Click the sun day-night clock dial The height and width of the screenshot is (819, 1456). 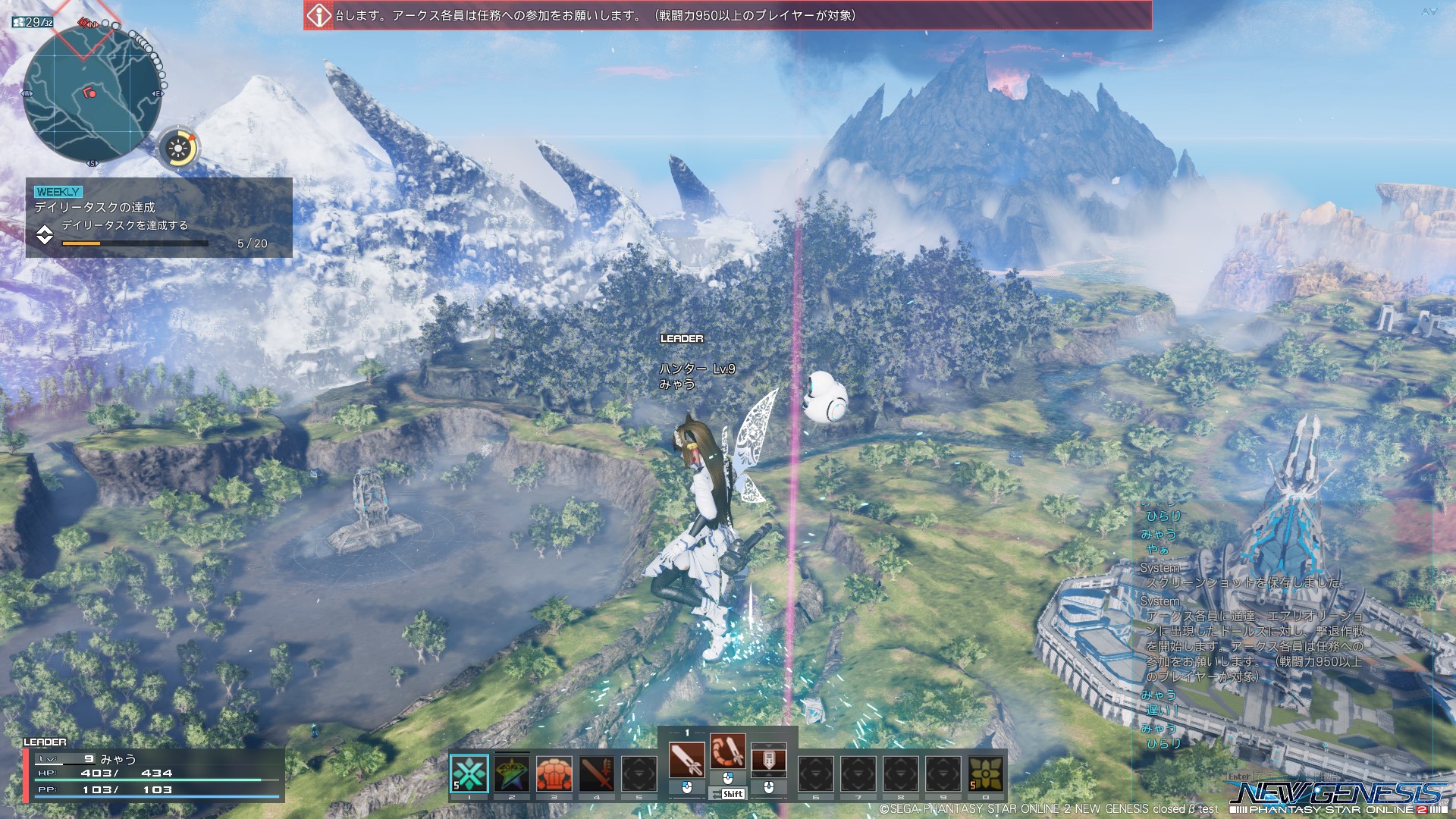pyautogui.click(x=179, y=148)
